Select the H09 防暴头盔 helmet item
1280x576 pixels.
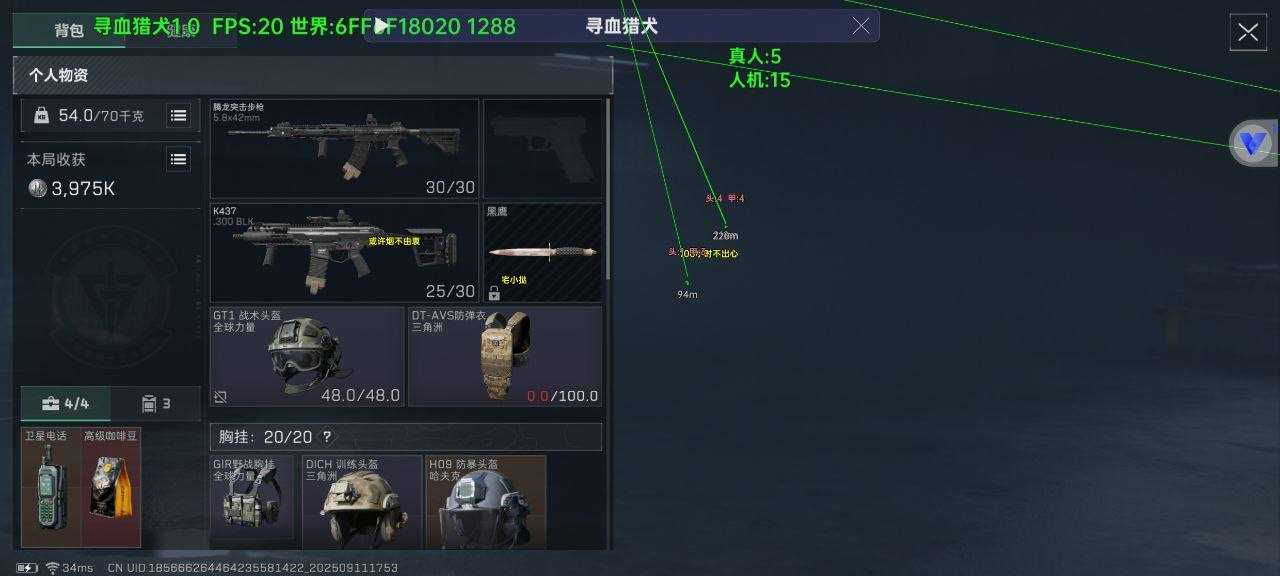pyautogui.click(x=486, y=501)
